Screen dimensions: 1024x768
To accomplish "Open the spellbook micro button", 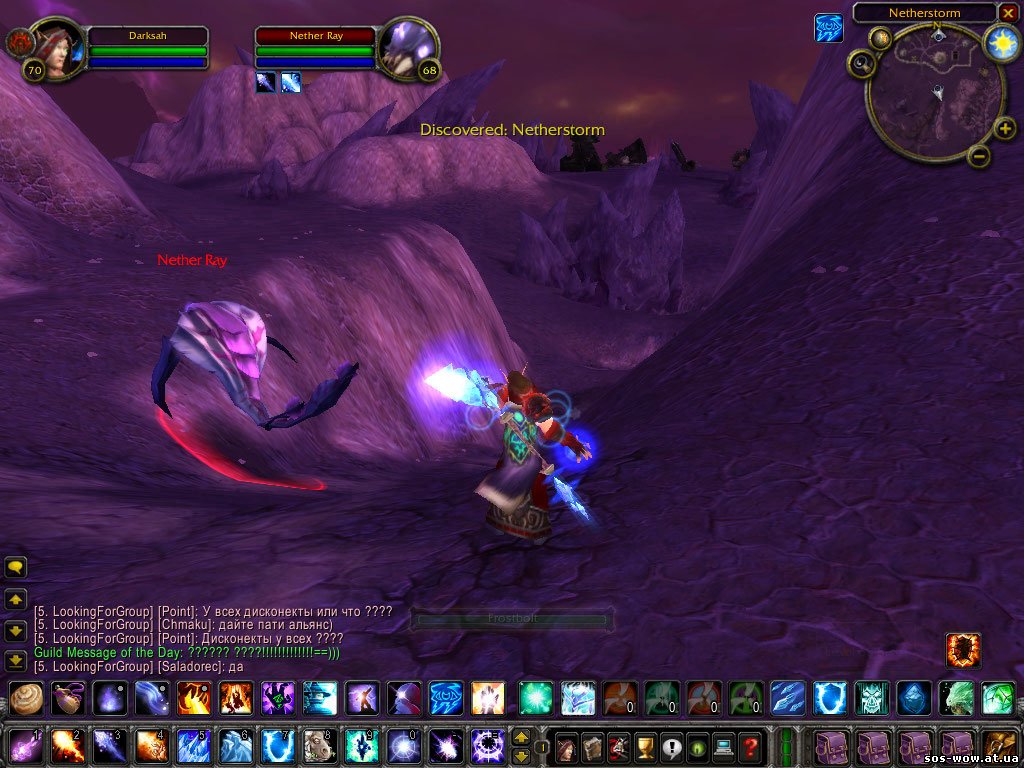I will pyautogui.click(x=592, y=747).
